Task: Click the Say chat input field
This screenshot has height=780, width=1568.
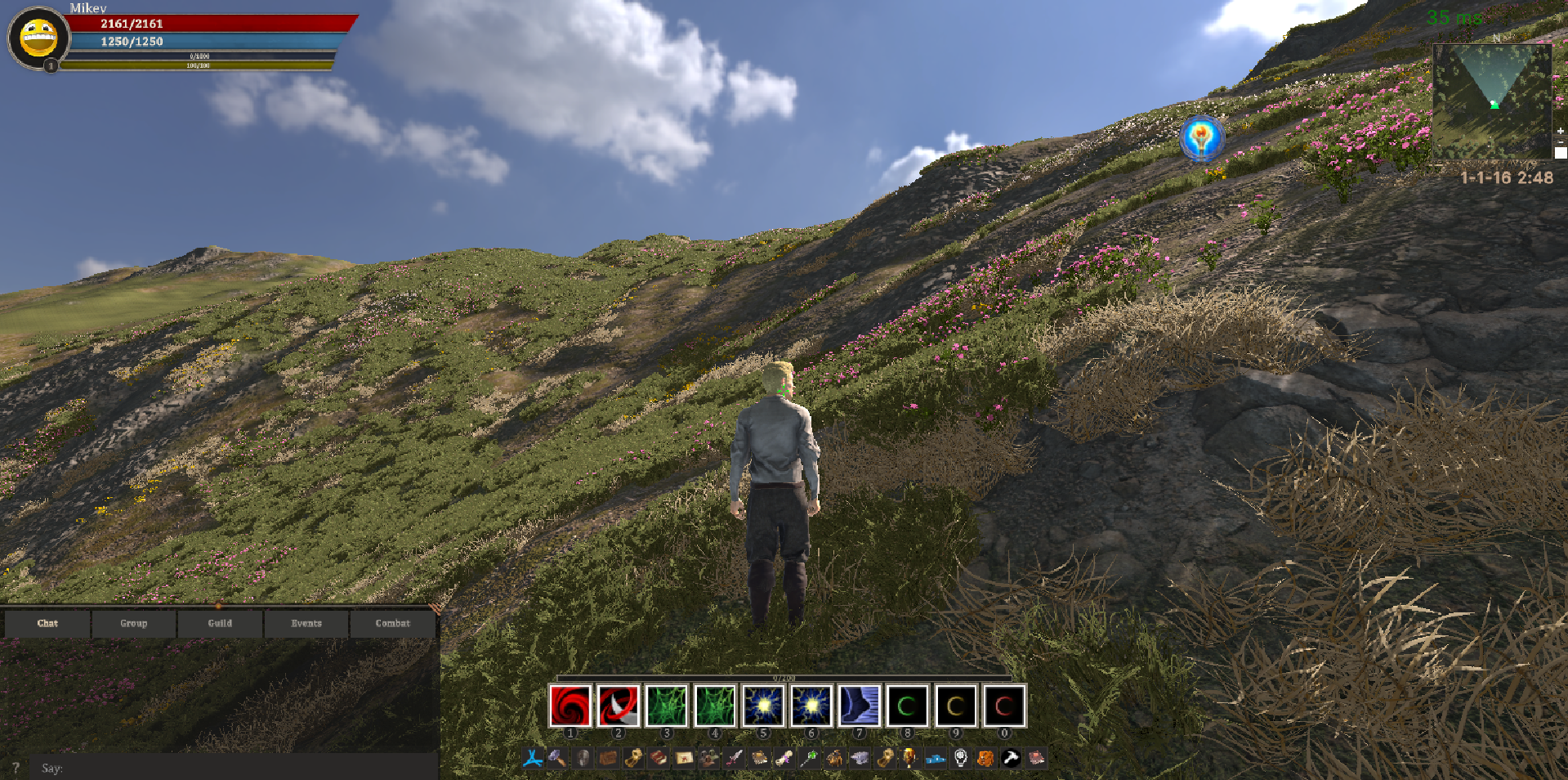Action: (237, 768)
